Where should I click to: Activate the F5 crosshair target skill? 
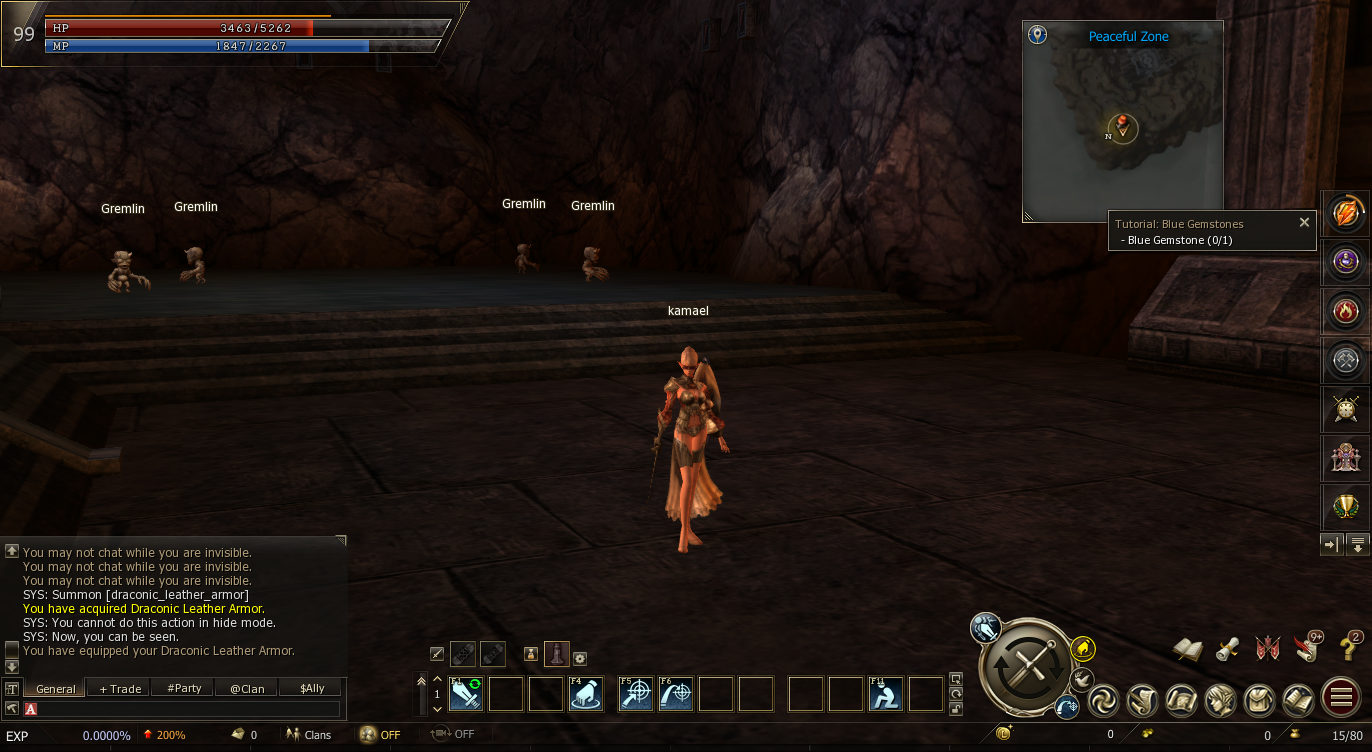[636, 694]
